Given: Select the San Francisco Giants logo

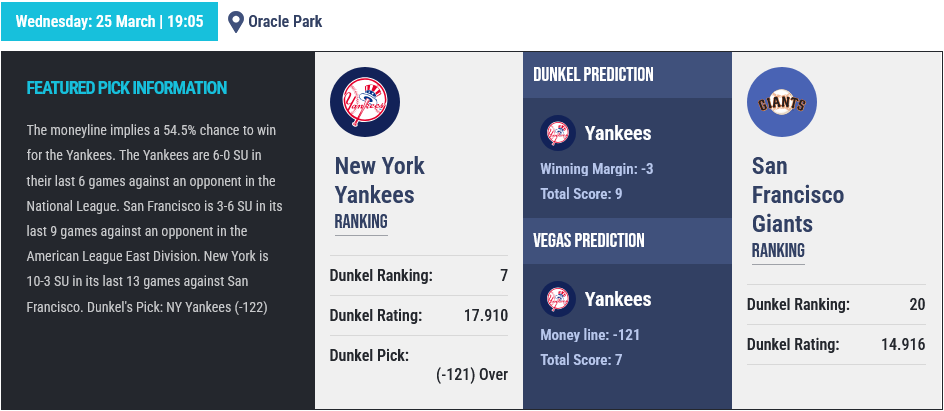Looking at the screenshot, I should point(782,103).
